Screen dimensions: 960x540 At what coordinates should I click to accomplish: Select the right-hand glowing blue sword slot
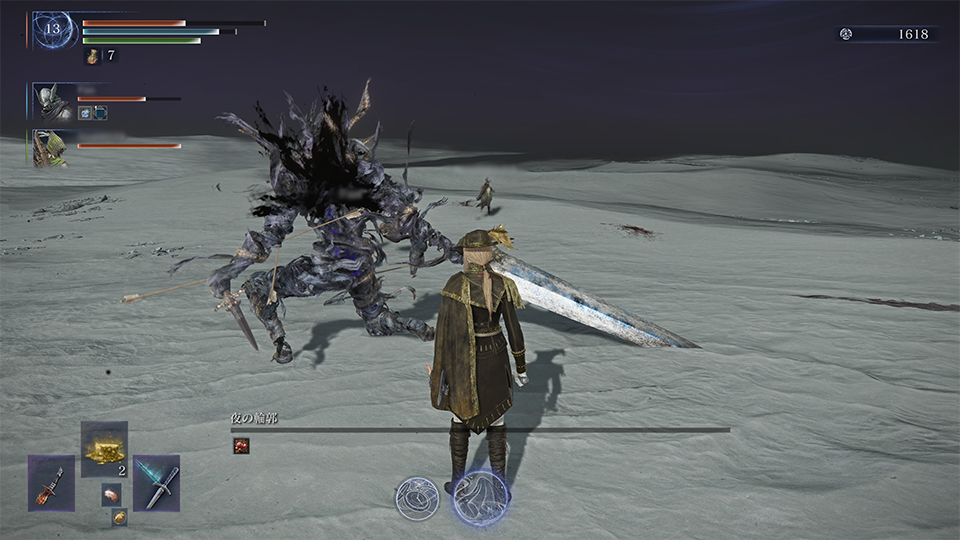(156, 483)
